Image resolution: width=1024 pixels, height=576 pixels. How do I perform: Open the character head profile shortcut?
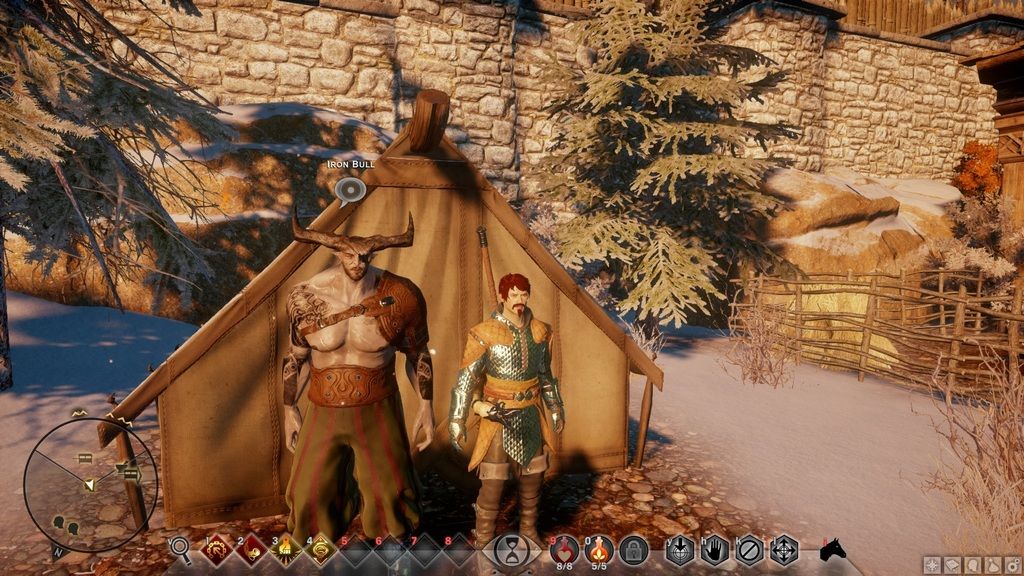coord(970,565)
